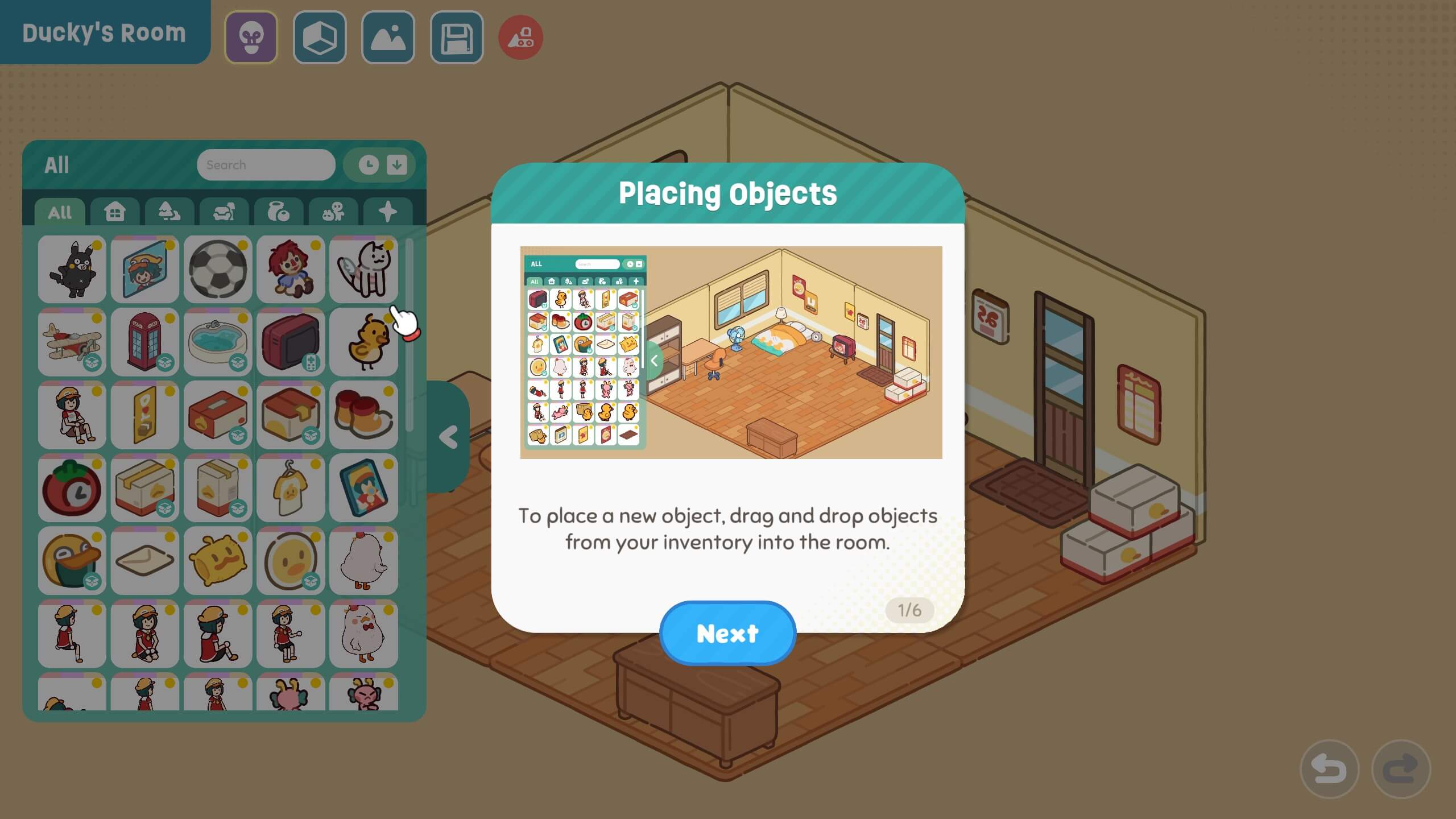This screenshot has height=819, width=1456.
Task: Save the room with floppy disk
Action: click(457, 38)
